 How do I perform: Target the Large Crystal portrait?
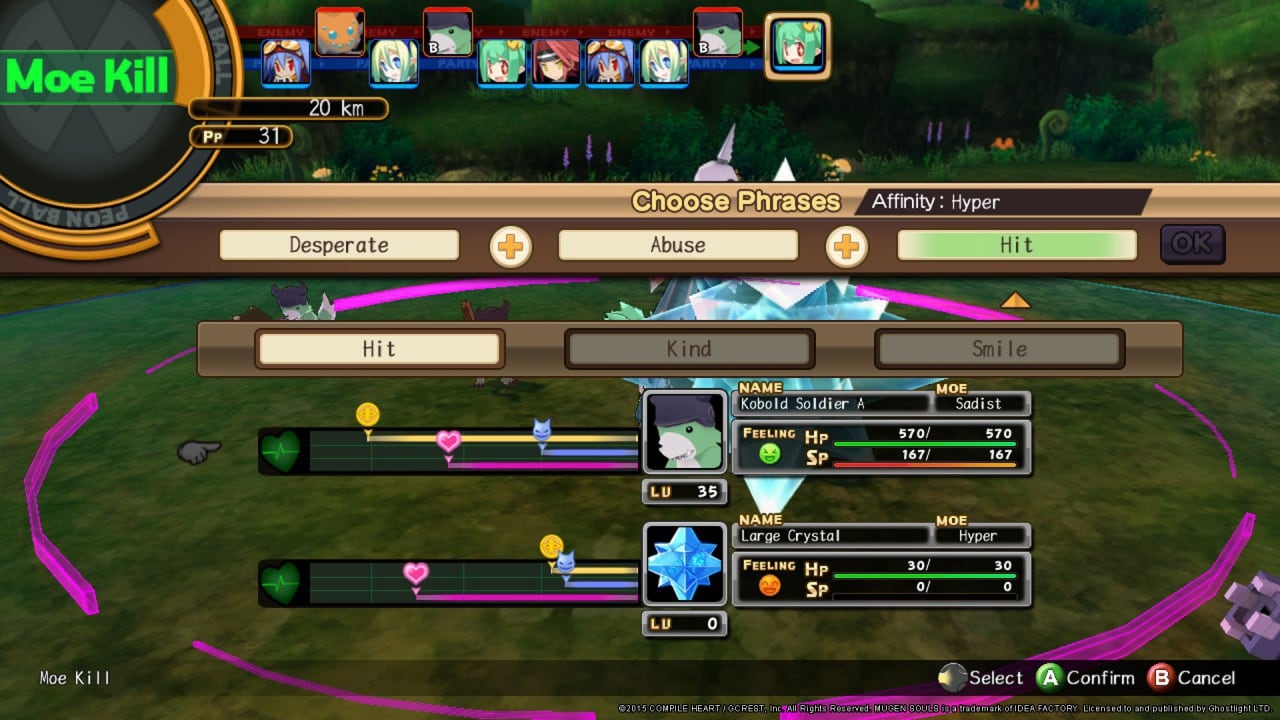685,564
